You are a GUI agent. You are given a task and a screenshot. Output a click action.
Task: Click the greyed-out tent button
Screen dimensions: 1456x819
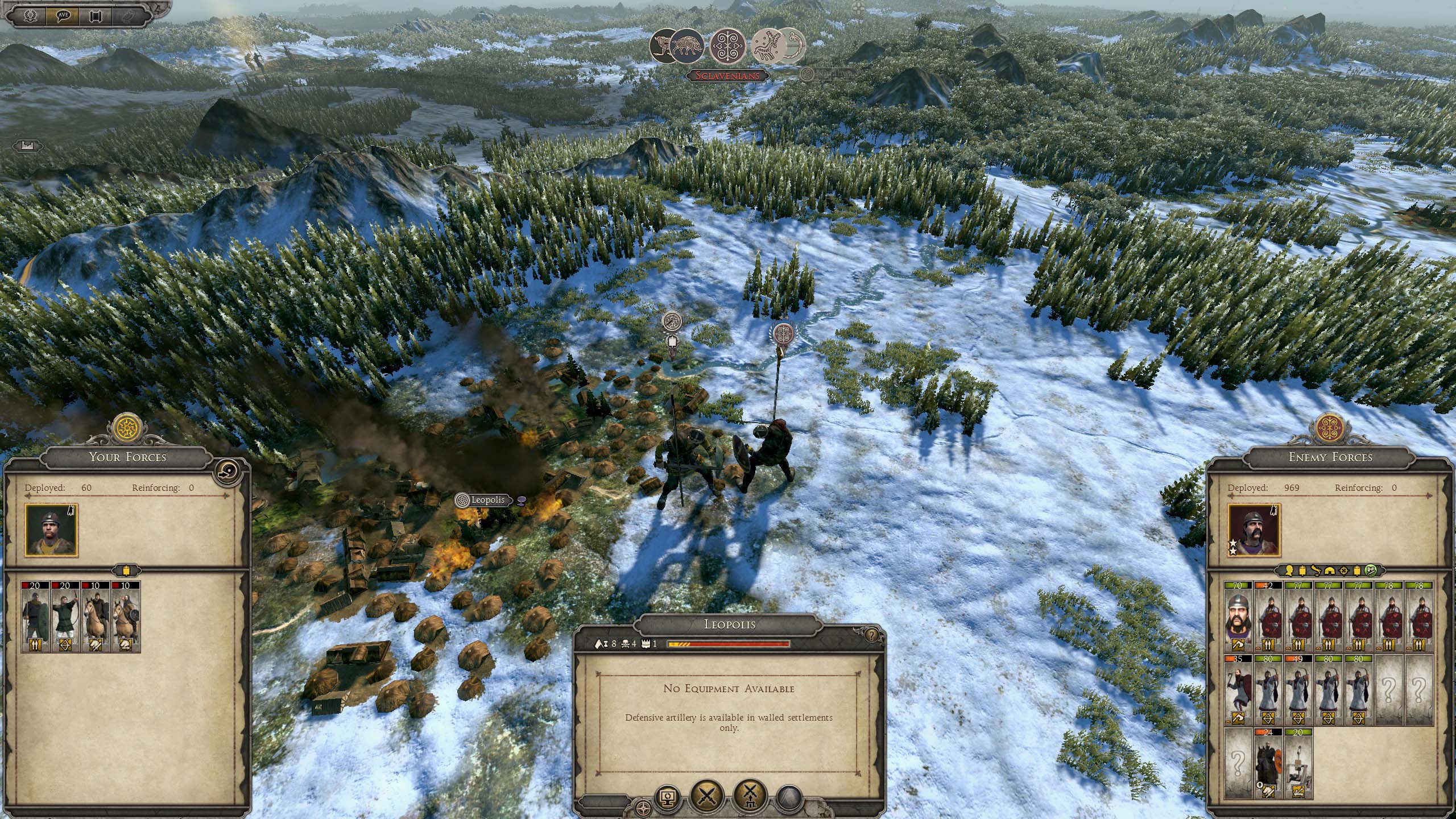(x=789, y=797)
